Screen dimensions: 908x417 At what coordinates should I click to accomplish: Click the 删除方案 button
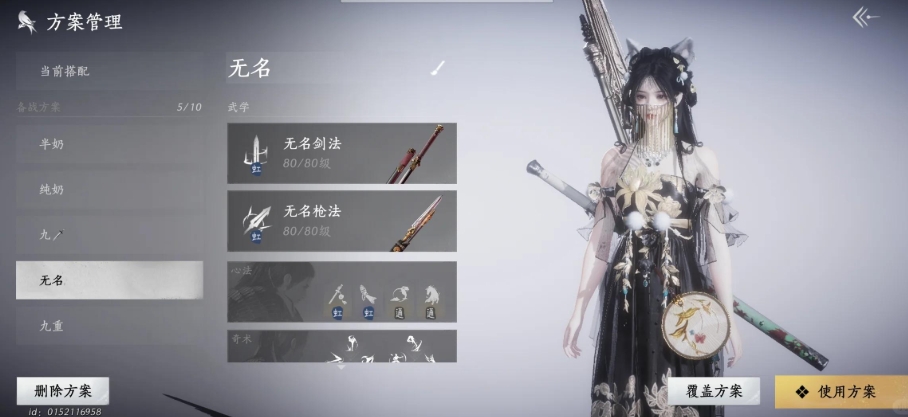[62, 391]
